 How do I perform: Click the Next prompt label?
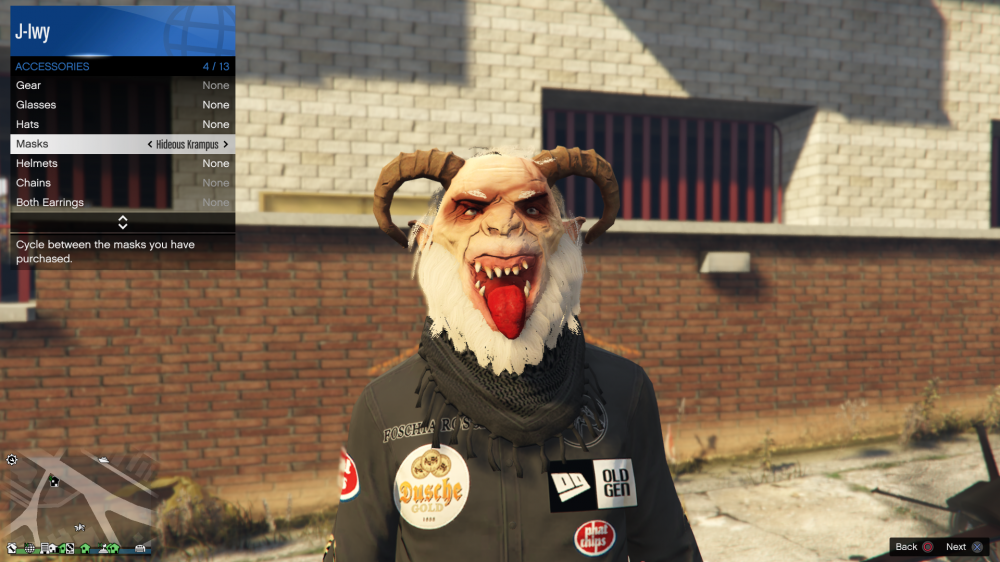[x=956, y=547]
